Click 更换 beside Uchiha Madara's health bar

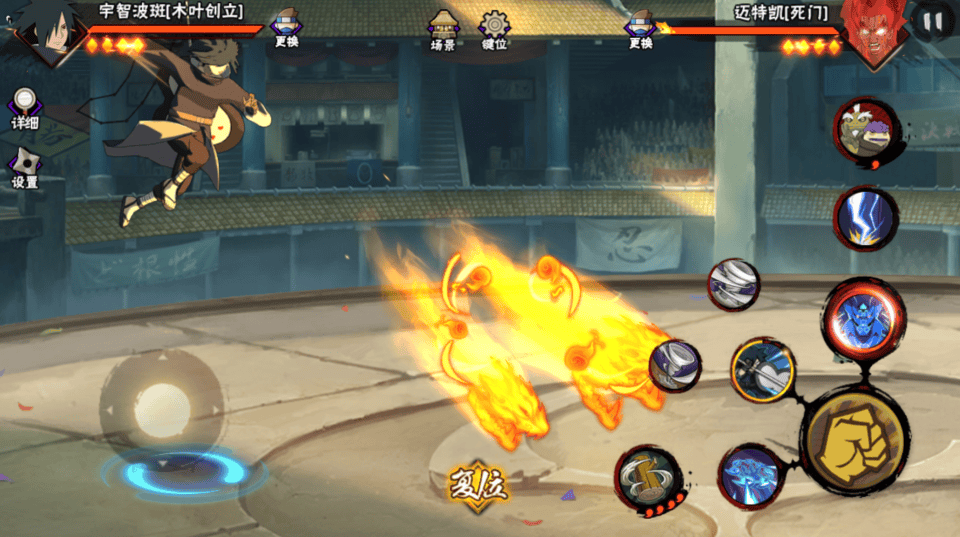coord(286,29)
